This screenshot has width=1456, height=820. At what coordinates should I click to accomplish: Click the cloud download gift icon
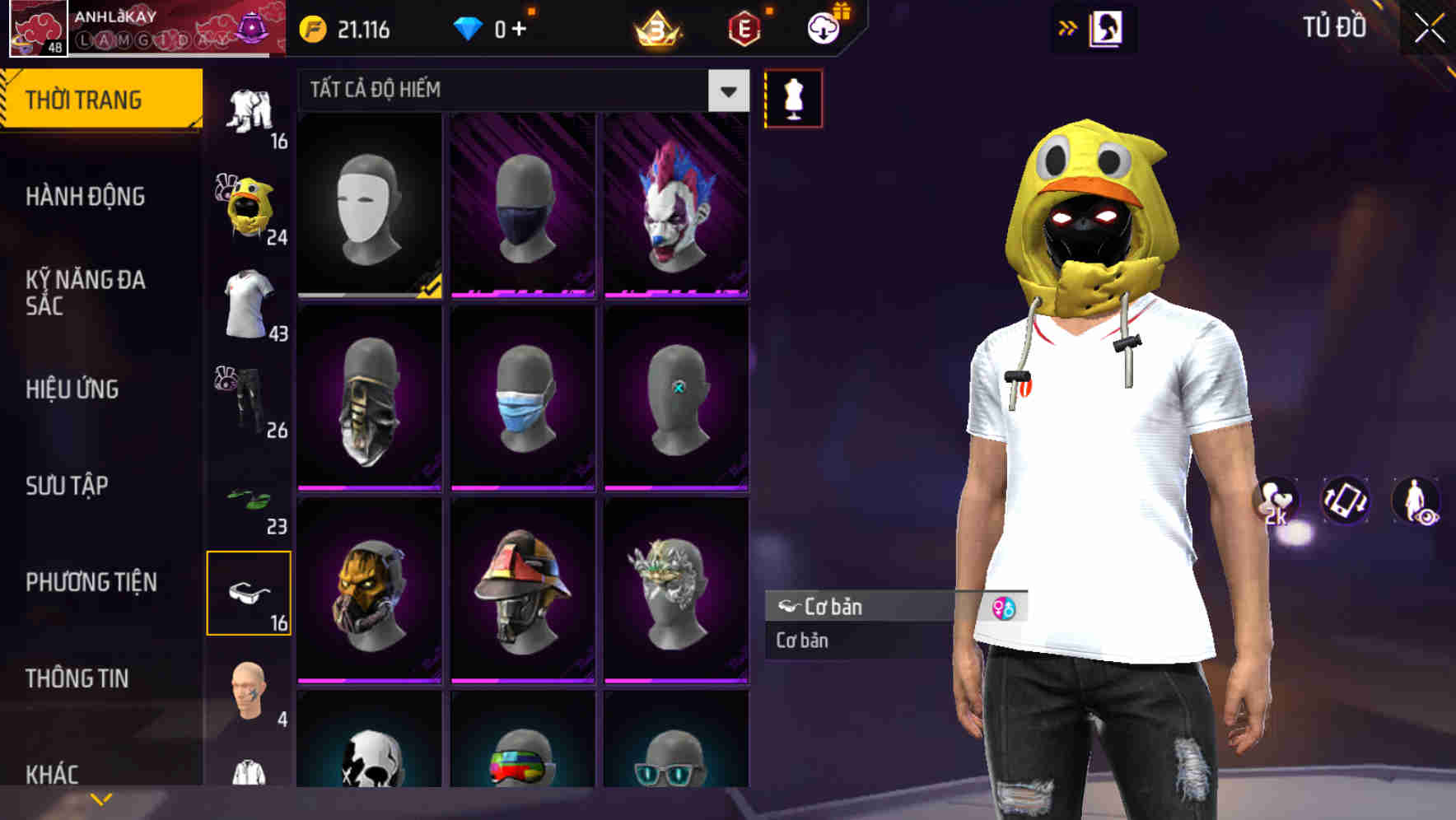[x=823, y=27]
